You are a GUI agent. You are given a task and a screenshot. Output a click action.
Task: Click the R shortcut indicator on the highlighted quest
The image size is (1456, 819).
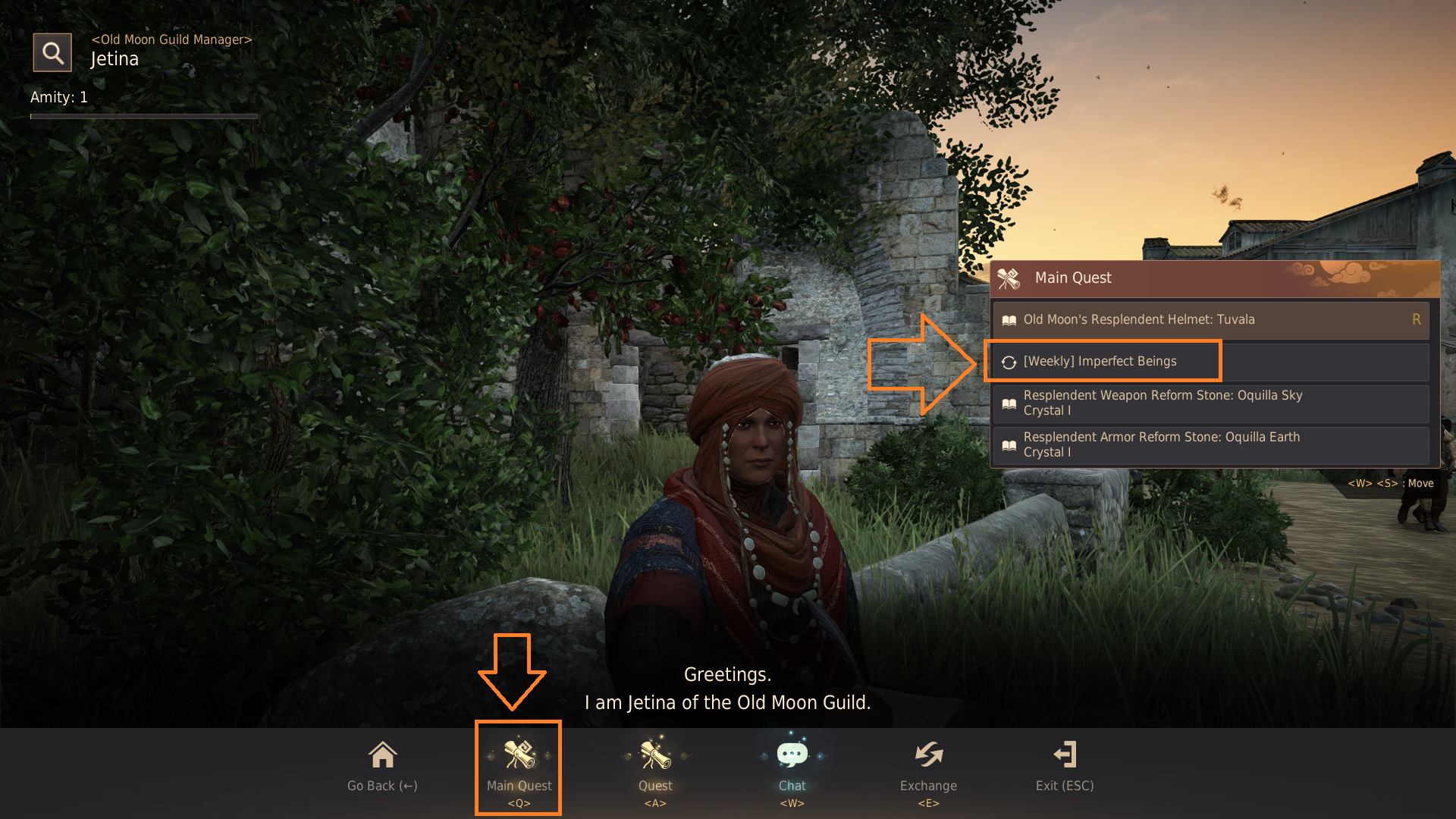1416,319
